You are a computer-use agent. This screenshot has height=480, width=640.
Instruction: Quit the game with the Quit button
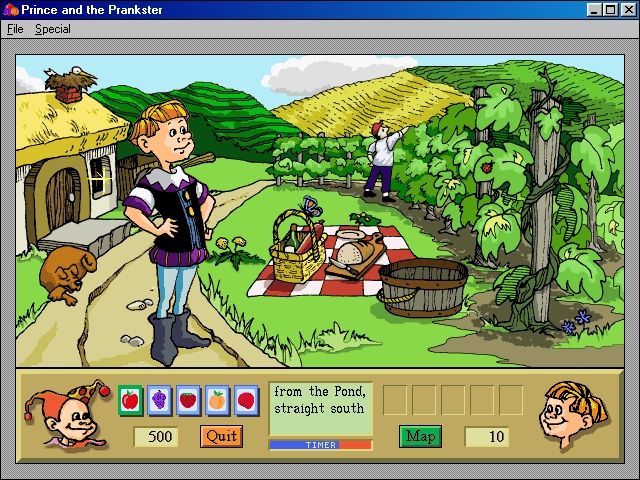tap(221, 436)
